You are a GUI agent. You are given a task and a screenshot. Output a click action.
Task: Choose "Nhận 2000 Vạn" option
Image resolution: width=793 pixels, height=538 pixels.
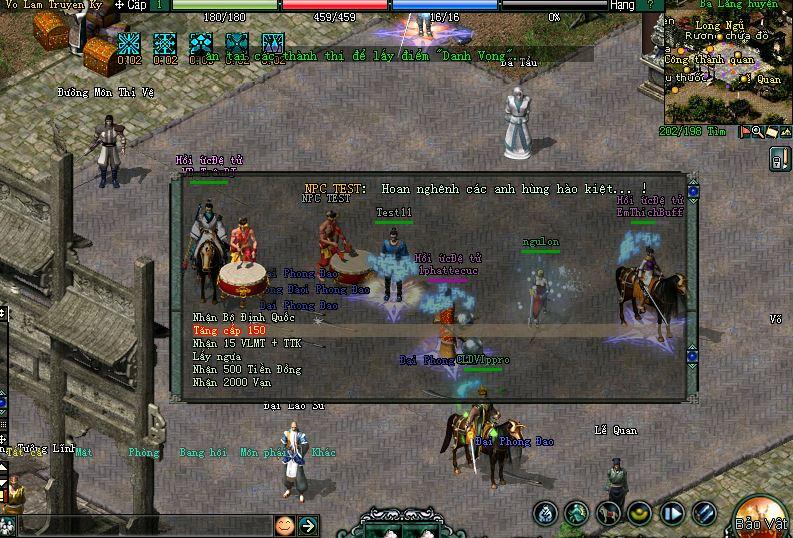(x=233, y=382)
